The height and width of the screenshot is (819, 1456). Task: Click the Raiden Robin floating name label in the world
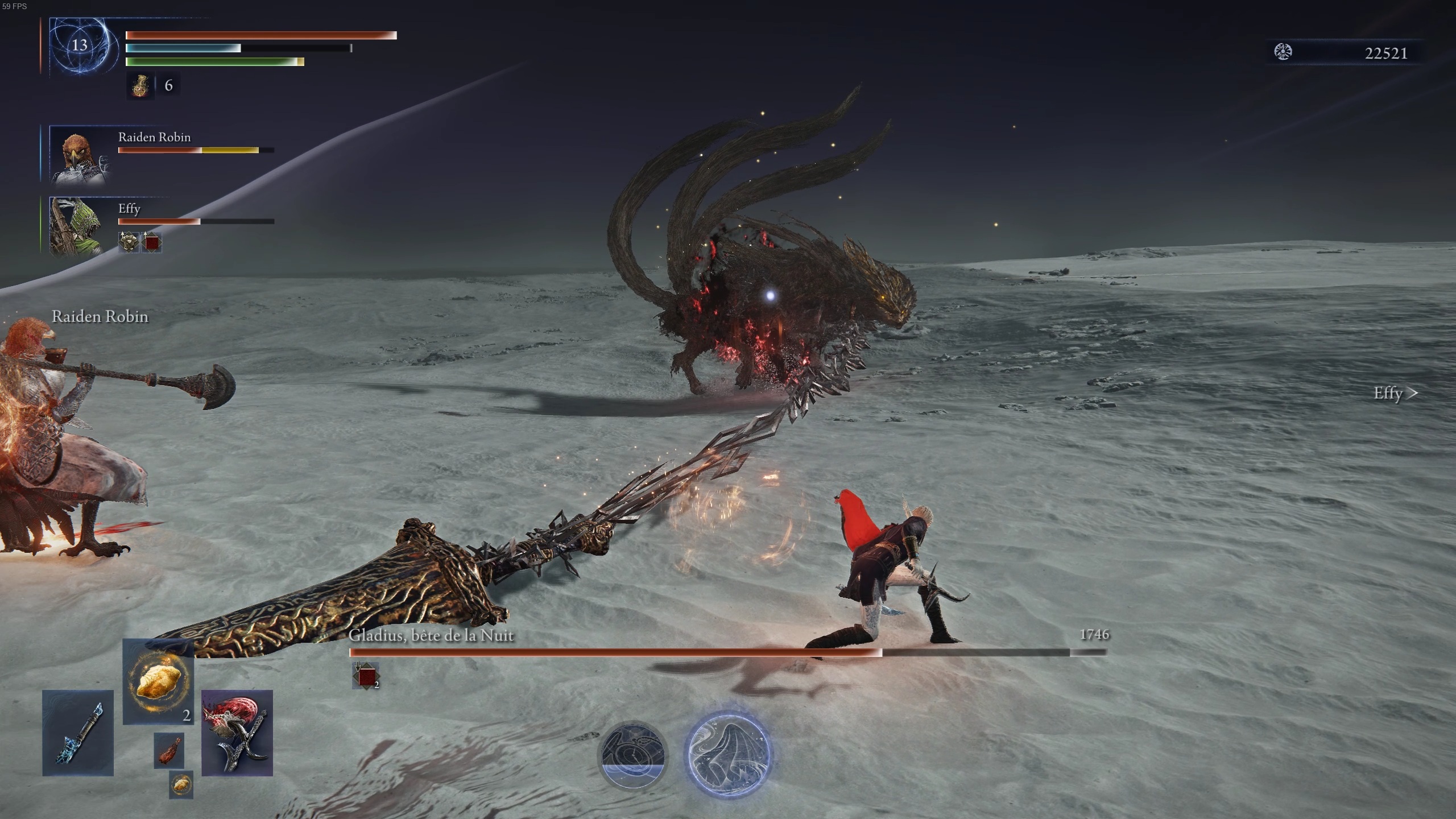pos(100,317)
